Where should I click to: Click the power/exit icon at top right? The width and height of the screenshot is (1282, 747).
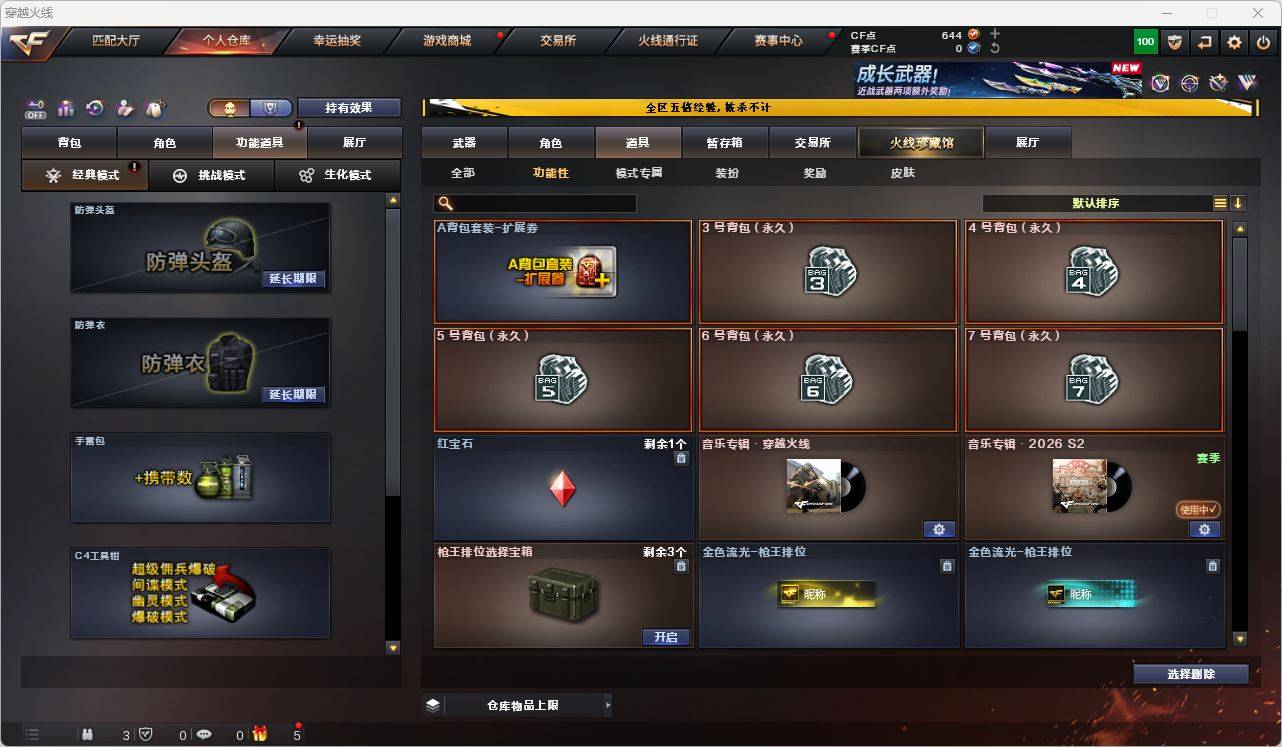pos(1262,42)
